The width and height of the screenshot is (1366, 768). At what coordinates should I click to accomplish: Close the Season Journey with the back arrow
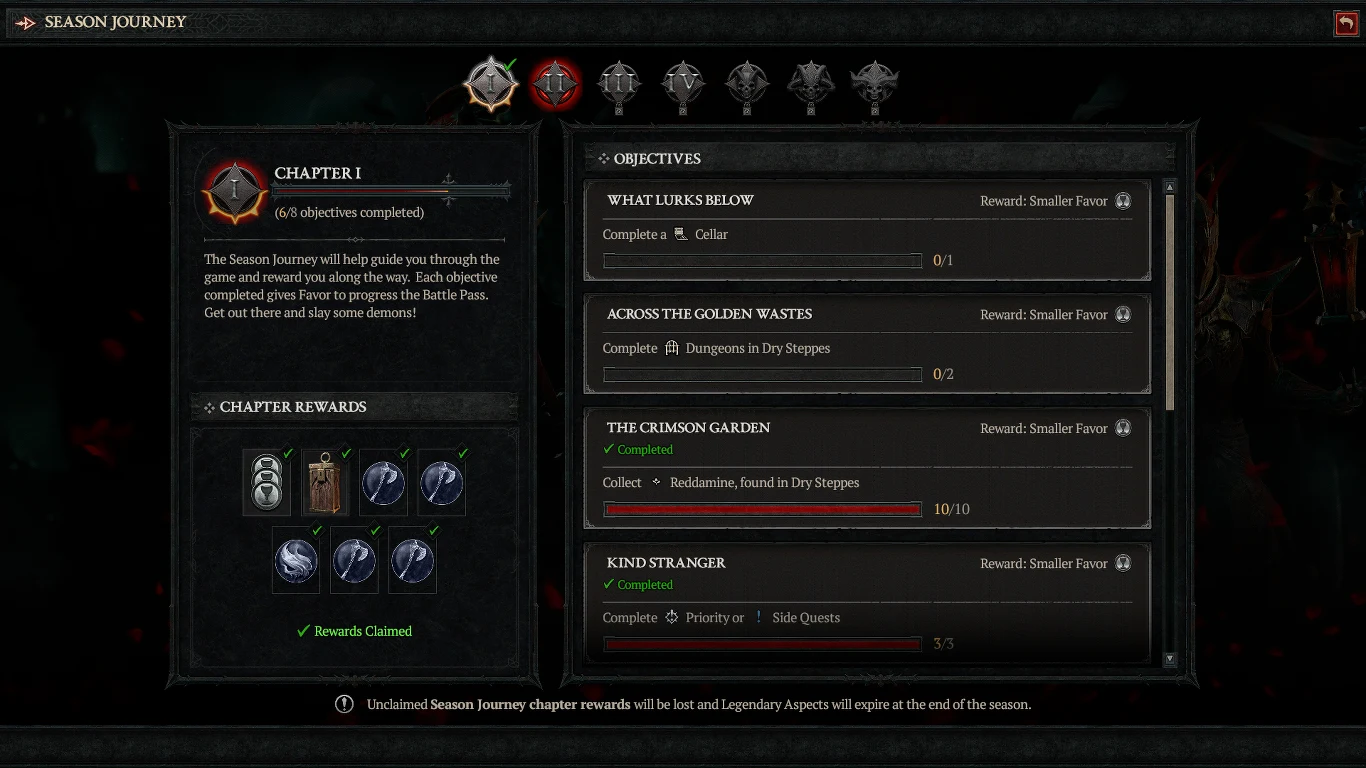point(1346,23)
